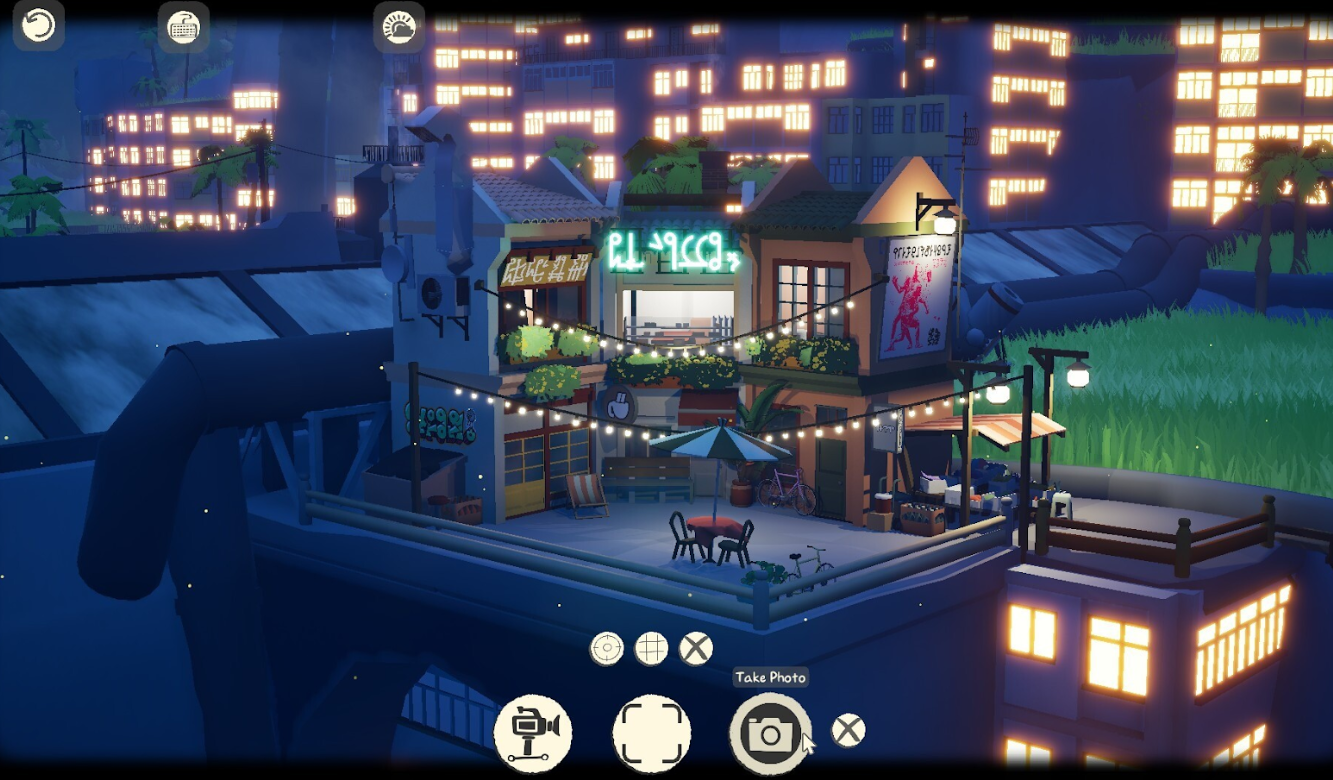Change weather with the sun and cloud icon
Viewport: 1333px width, 780px height.
pyautogui.click(x=399, y=27)
